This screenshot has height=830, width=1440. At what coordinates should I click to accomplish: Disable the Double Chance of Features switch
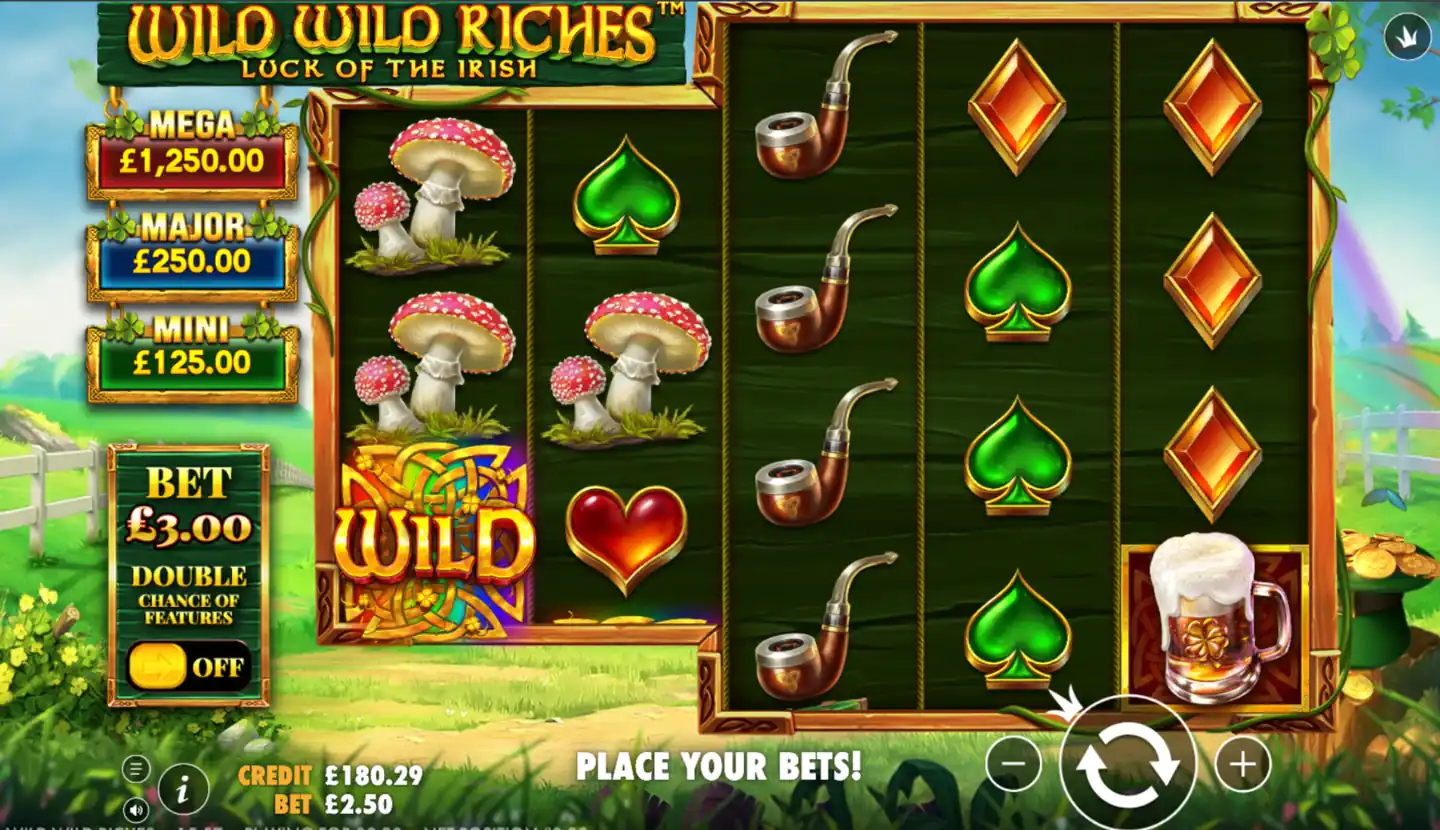(190, 665)
